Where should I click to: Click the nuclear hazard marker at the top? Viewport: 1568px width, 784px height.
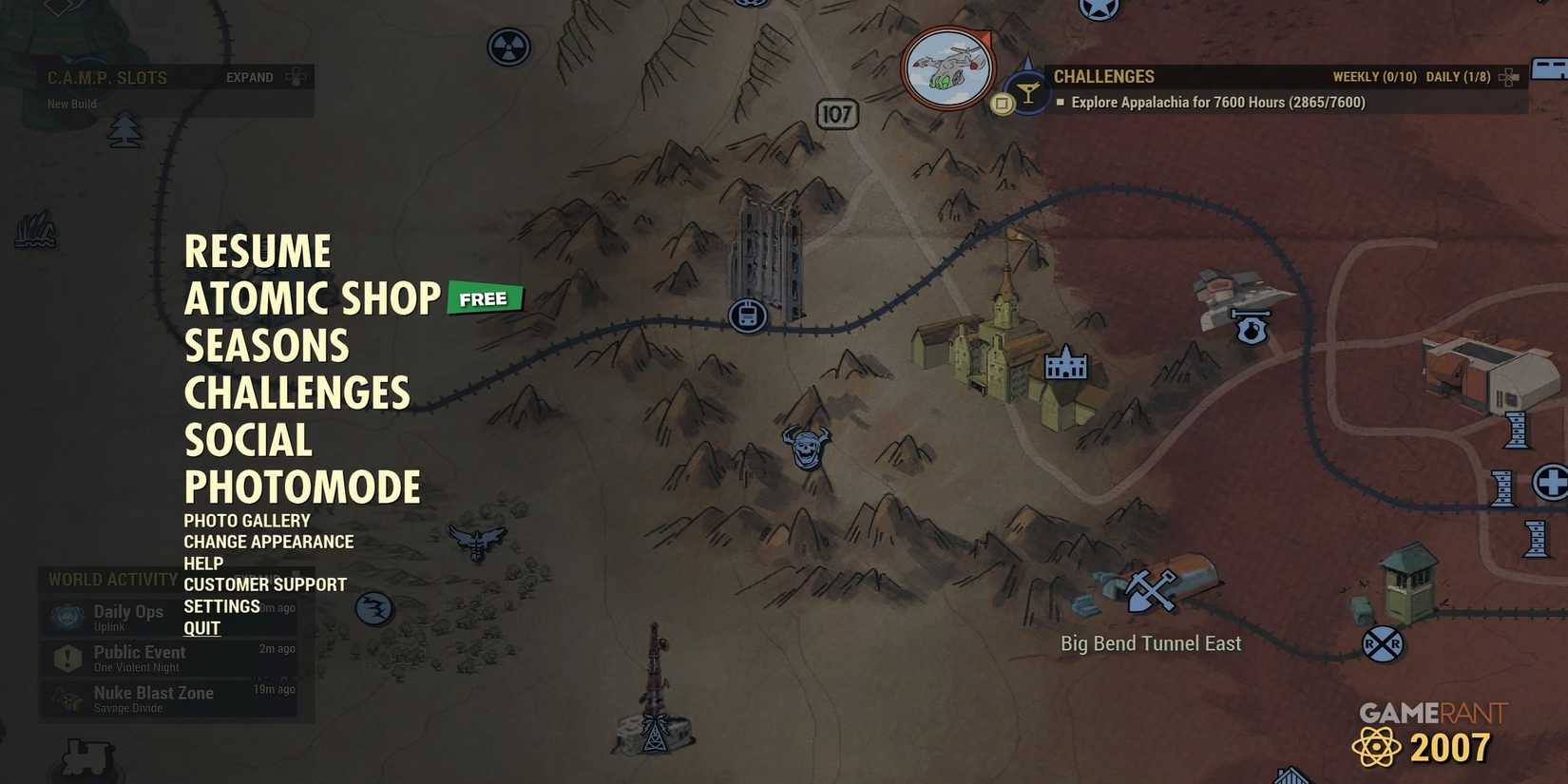[x=509, y=47]
